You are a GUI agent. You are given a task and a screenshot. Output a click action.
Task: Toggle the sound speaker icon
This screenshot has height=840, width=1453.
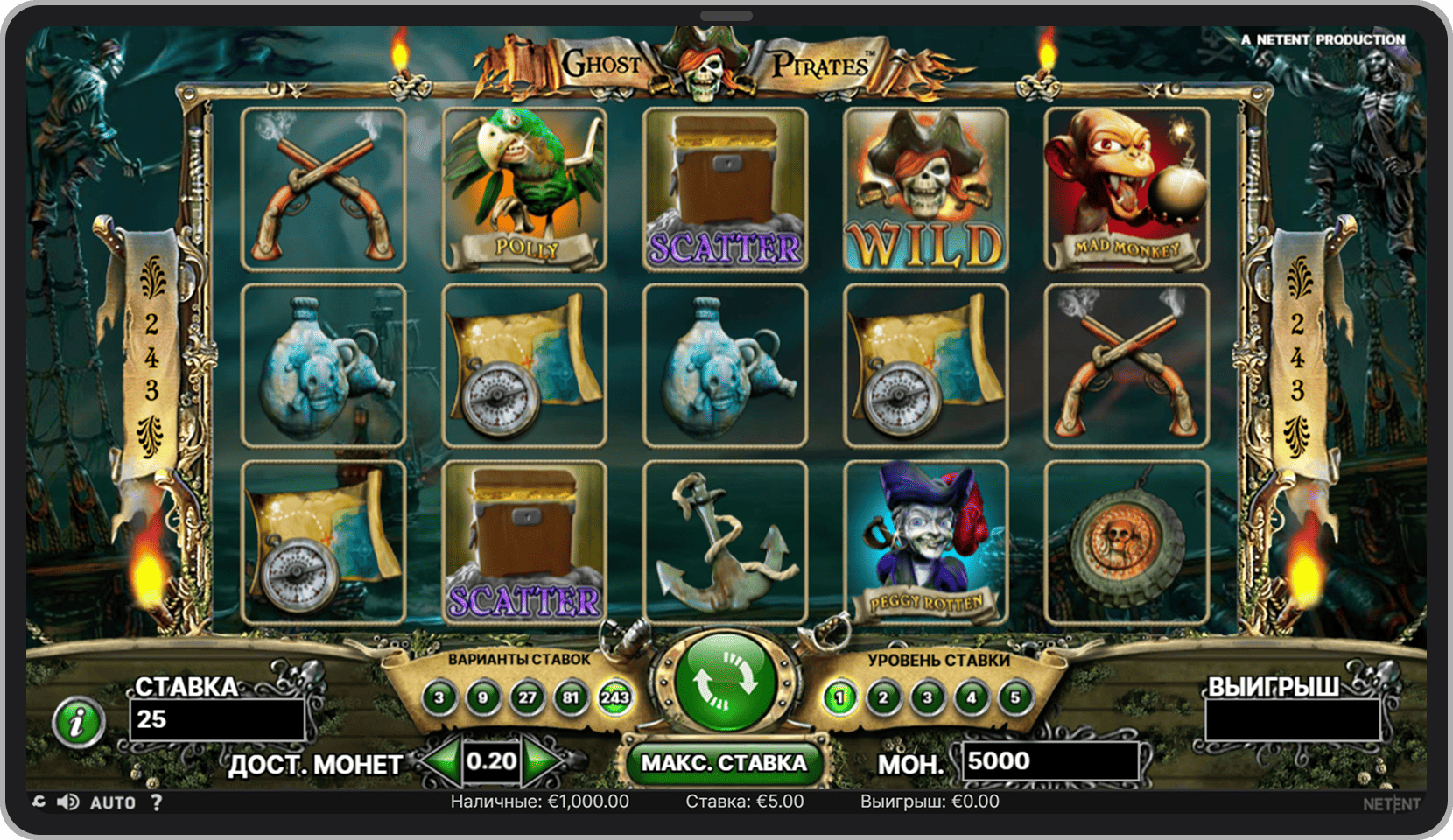(67, 802)
